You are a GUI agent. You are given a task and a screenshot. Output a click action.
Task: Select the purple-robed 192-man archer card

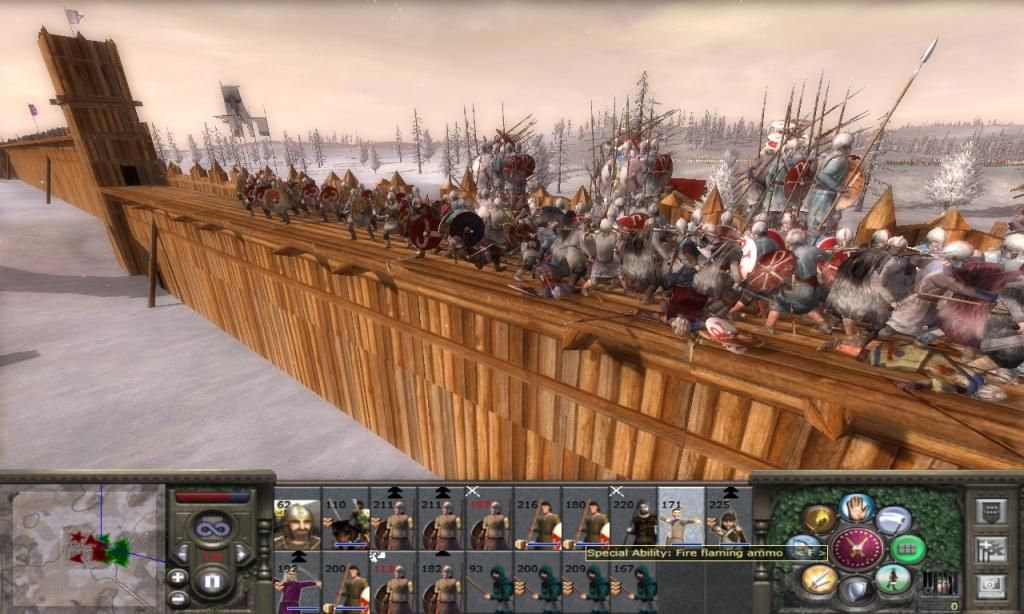[x=298, y=584]
